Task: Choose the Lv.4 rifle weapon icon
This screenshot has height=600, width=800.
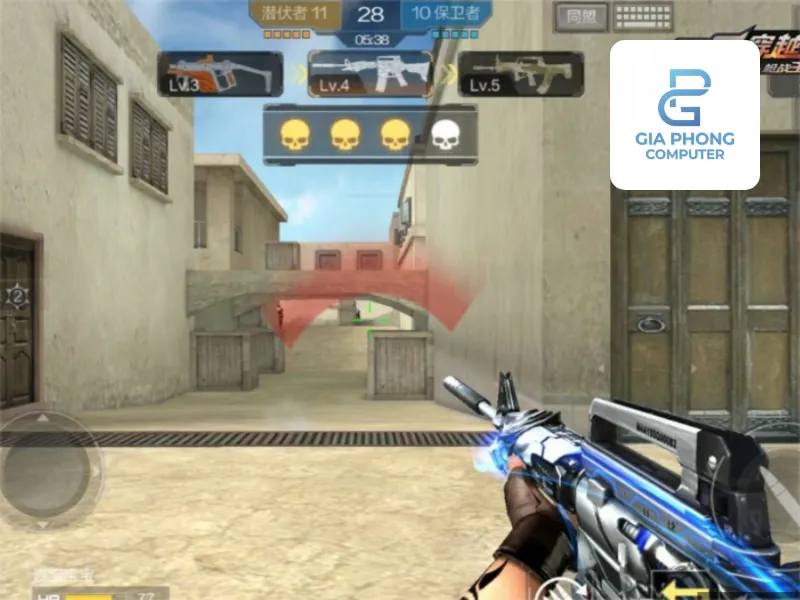Action: pyautogui.click(x=373, y=73)
